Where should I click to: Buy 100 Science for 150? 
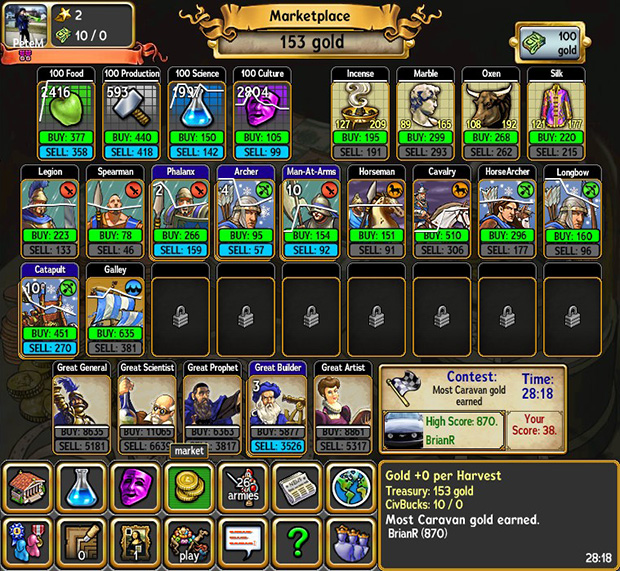tap(195, 136)
